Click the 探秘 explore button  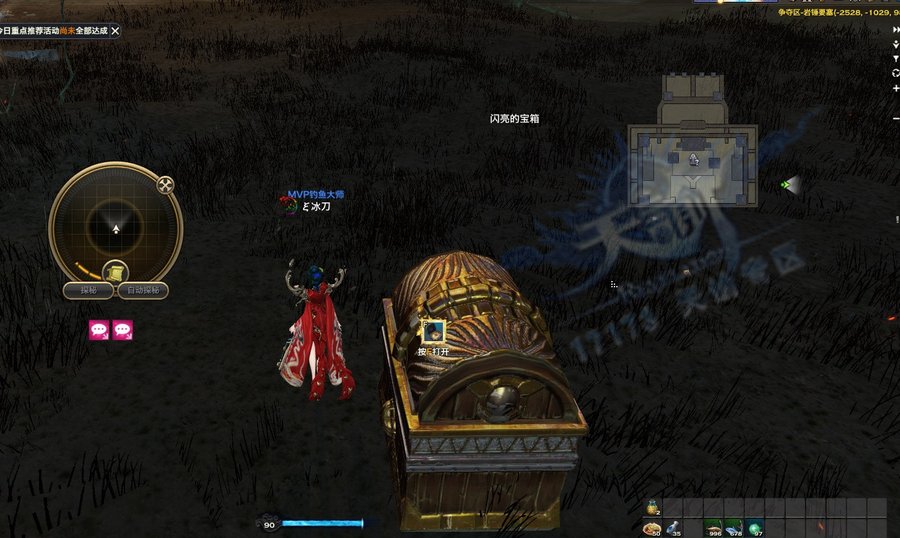pyautogui.click(x=88, y=291)
